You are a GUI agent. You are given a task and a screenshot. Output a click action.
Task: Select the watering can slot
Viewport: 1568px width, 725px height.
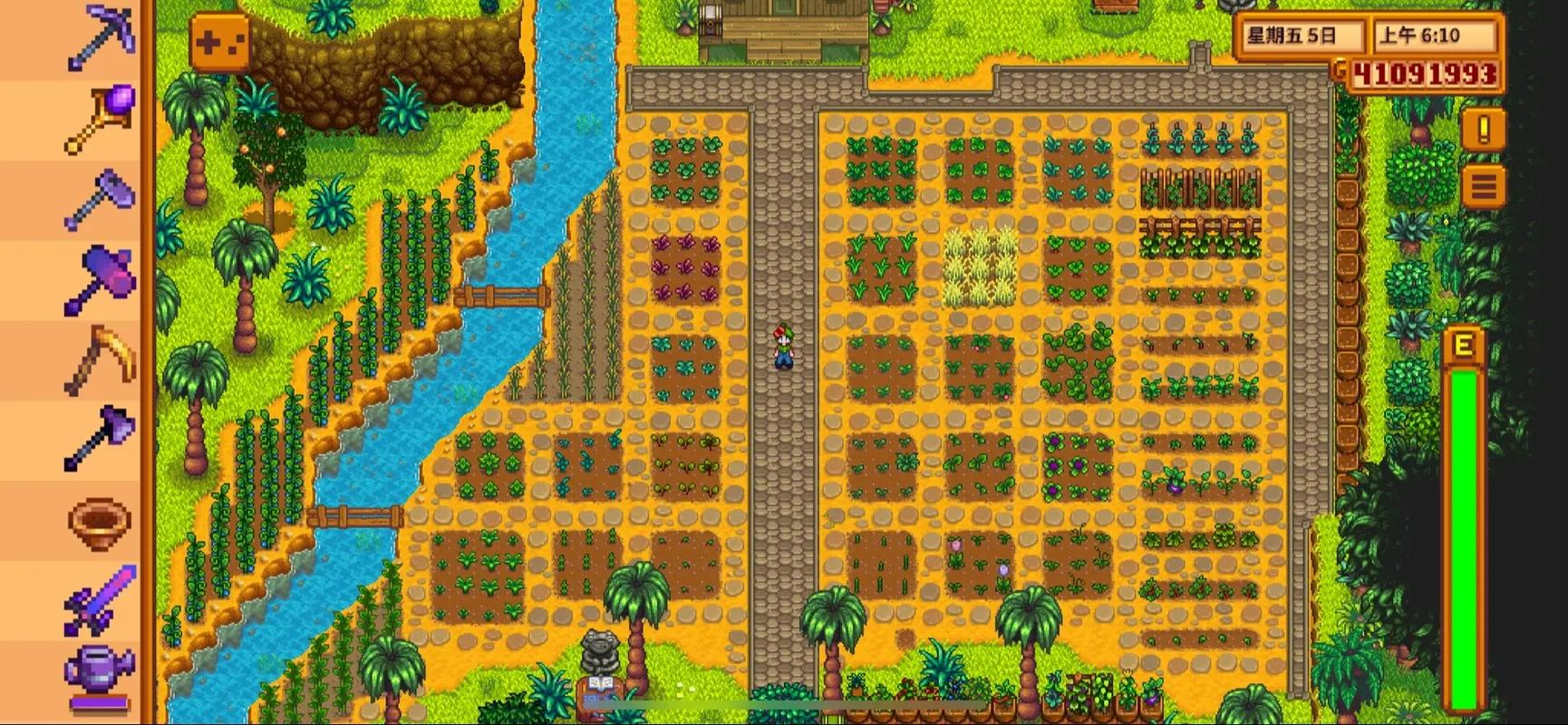pyautogui.click(x=100, y=675)
